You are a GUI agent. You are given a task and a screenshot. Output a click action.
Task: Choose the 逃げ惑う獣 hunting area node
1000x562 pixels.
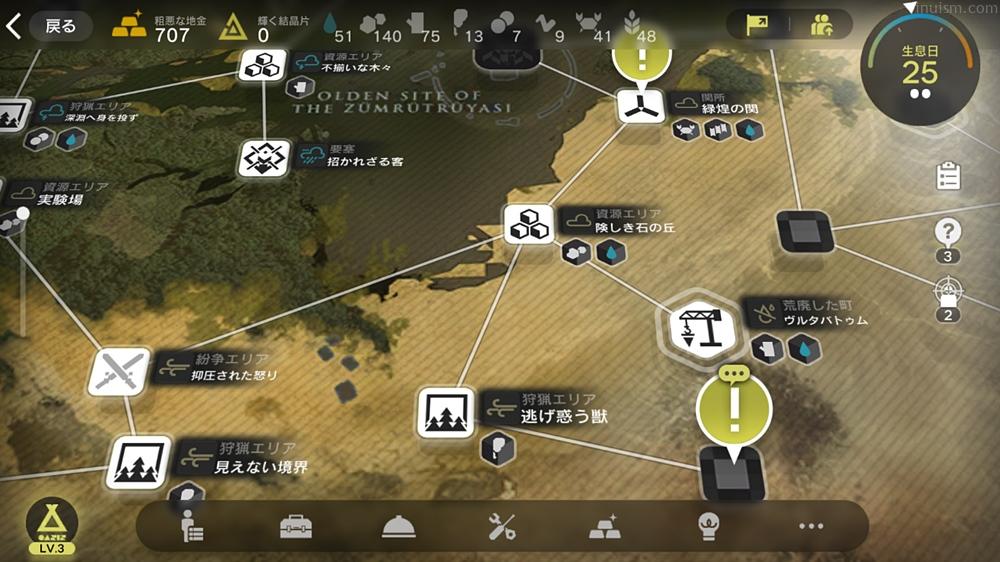[445, 412]
